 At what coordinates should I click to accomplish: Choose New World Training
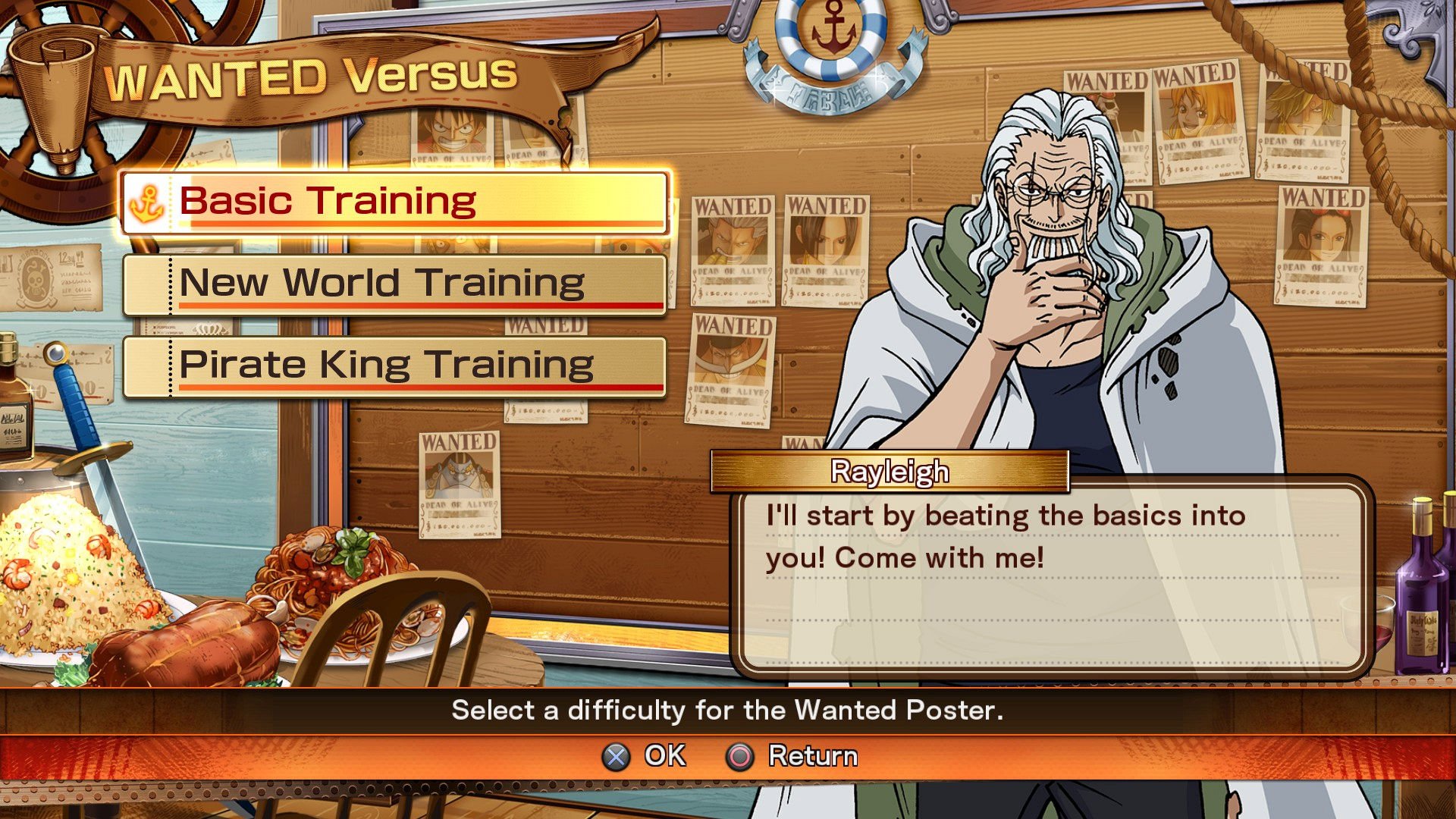click(394, 284)
